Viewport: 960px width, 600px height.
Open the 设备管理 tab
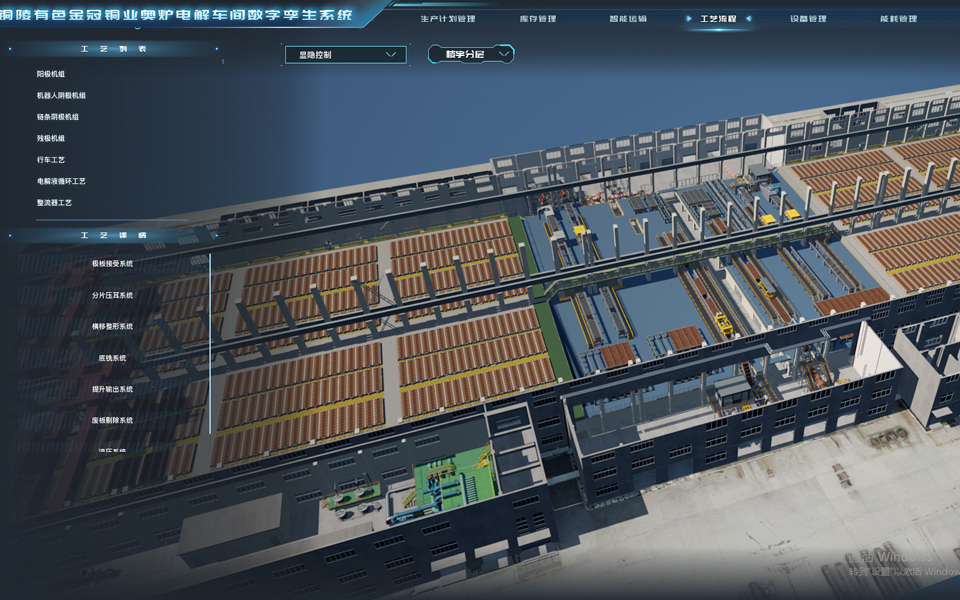(x=808, y=19)
